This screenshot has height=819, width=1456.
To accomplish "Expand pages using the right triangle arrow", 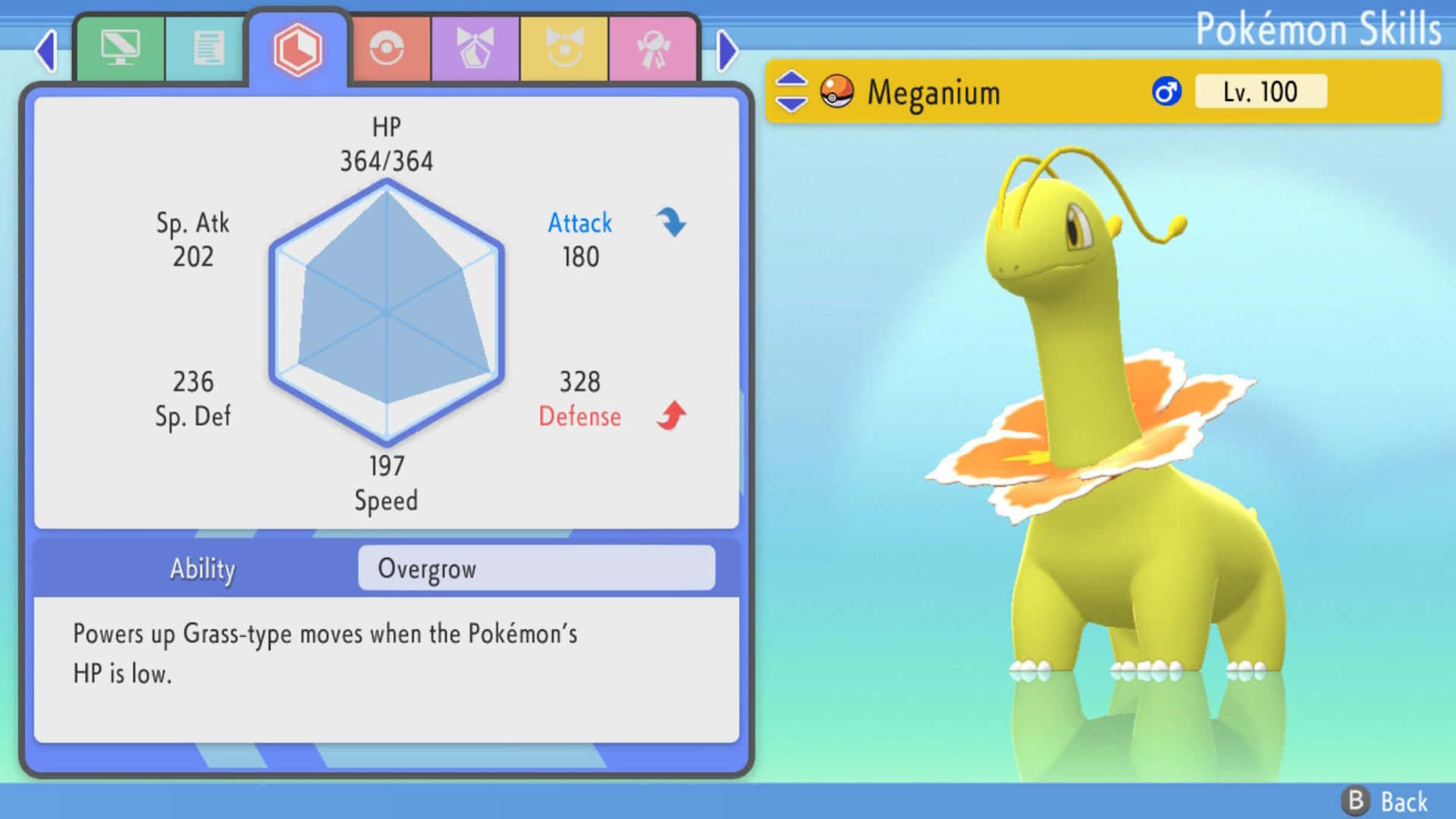I will [x=728, y=50].
